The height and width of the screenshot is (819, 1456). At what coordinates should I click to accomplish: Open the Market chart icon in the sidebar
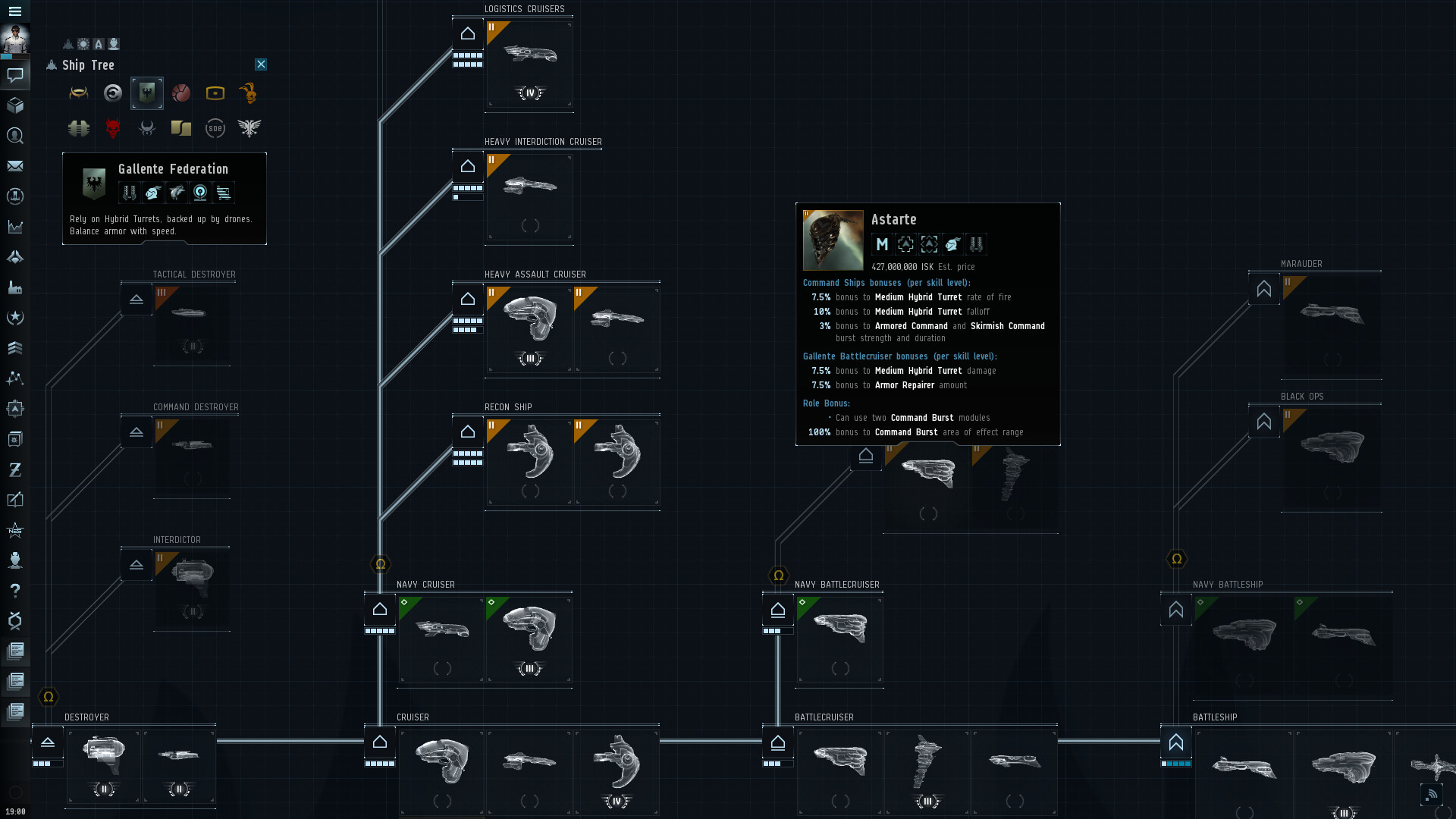click(15, 226)
